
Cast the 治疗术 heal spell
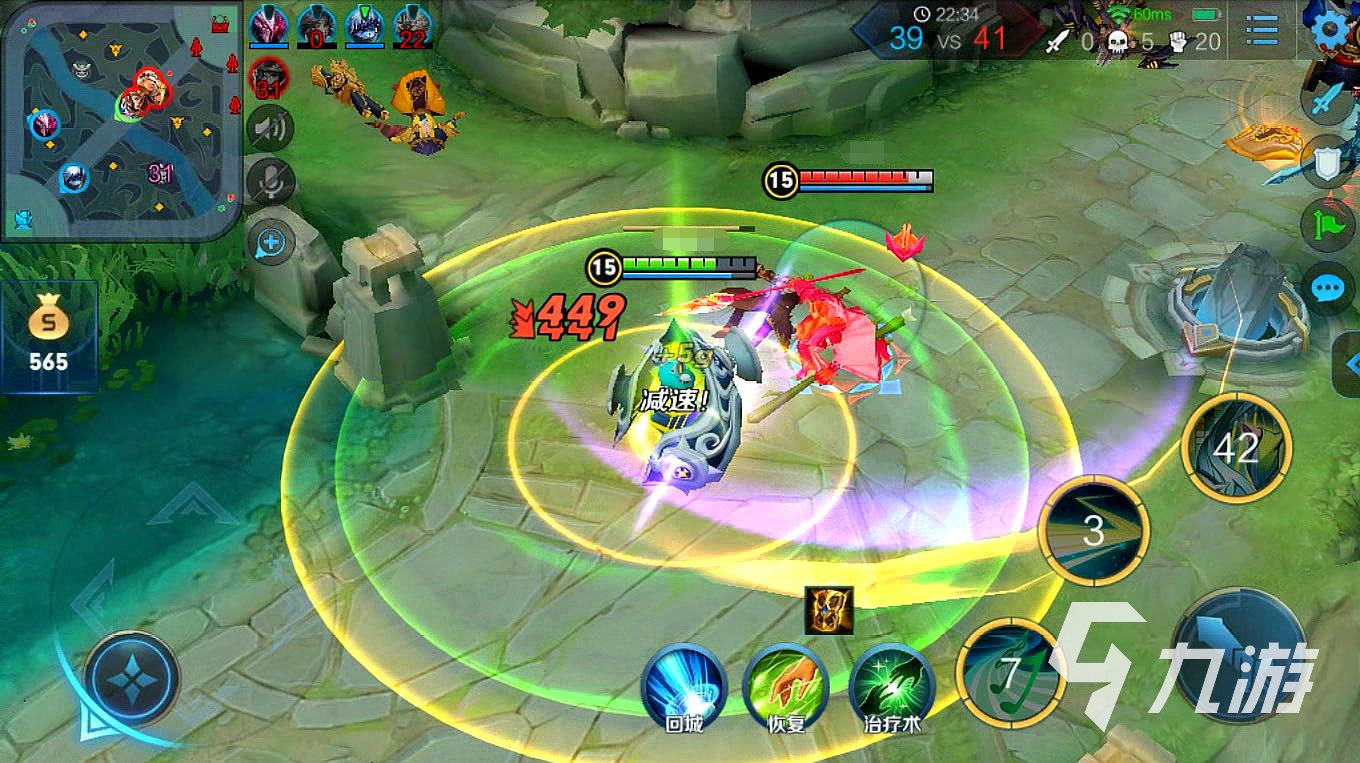(x=891, y=687)
